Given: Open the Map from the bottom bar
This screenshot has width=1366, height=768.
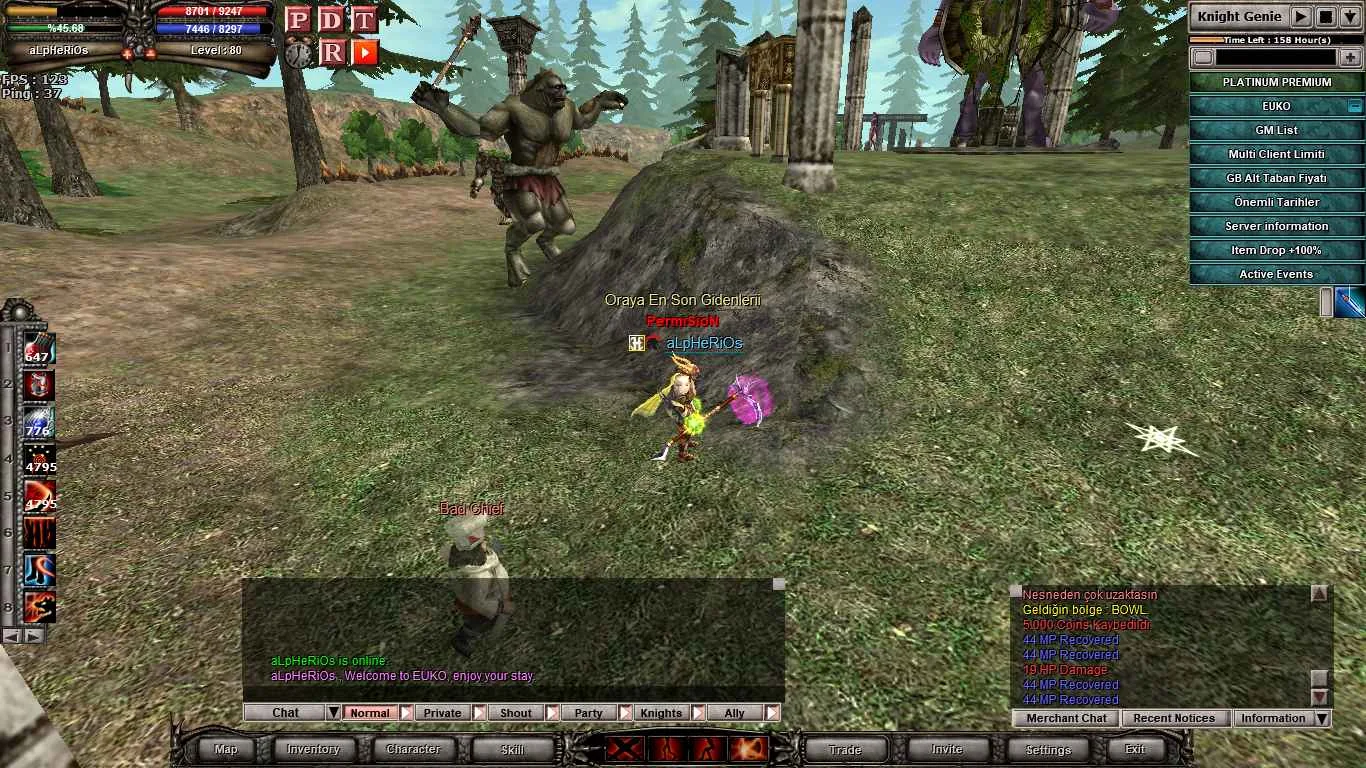Looking at the screenshot, I should click(x=226, y=749).
